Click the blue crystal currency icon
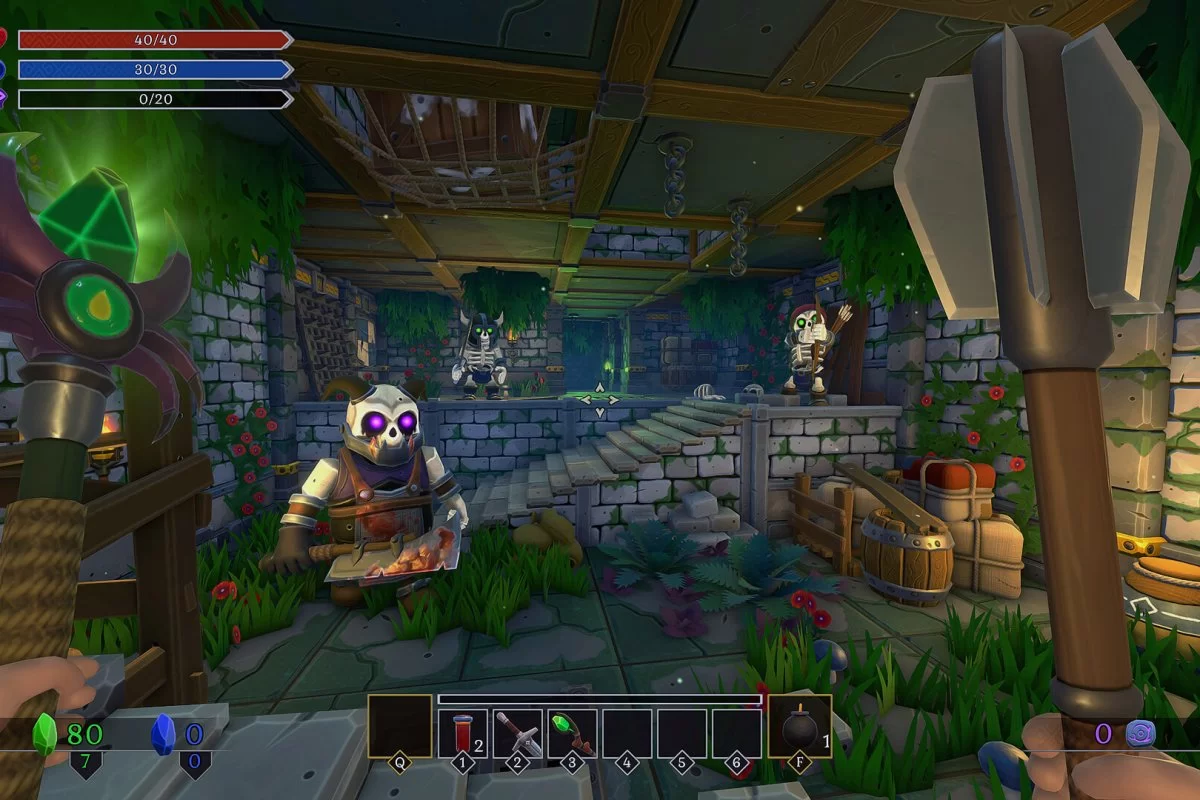Viewport: 1200px width, 800px height. 162,733
